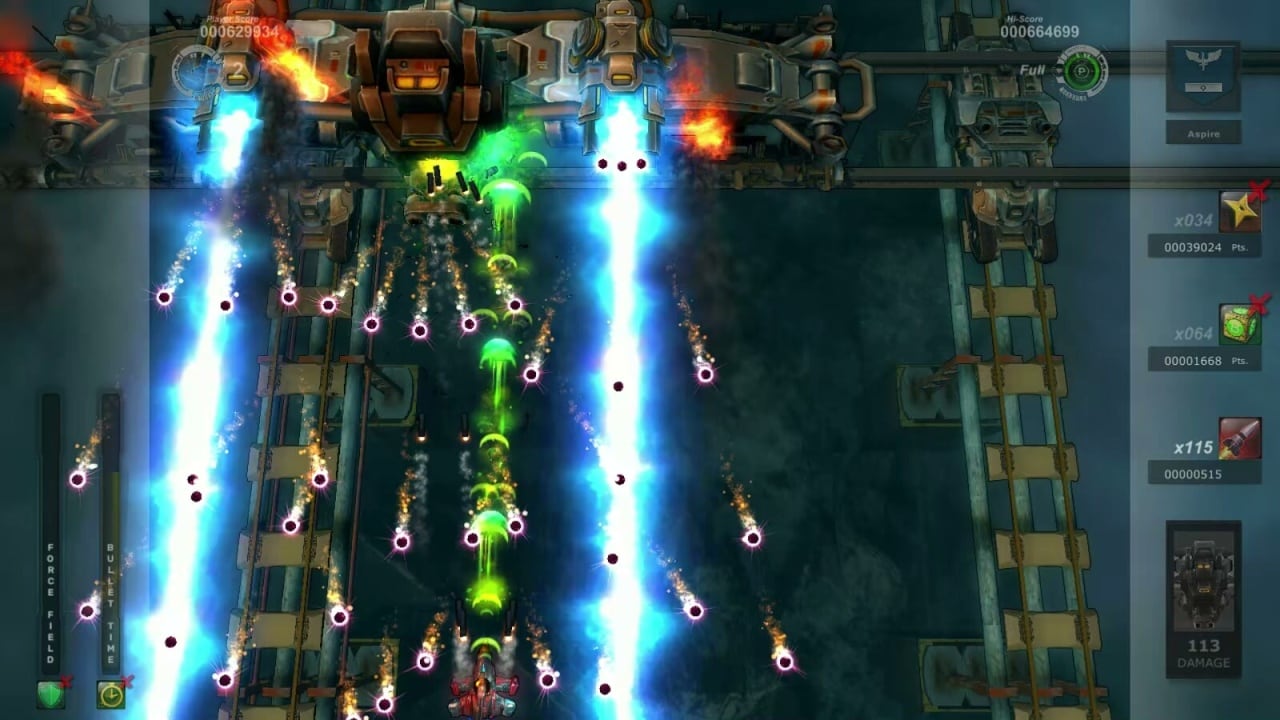
Task: Click the green P power-level icon
Action: pos(1084,71)
